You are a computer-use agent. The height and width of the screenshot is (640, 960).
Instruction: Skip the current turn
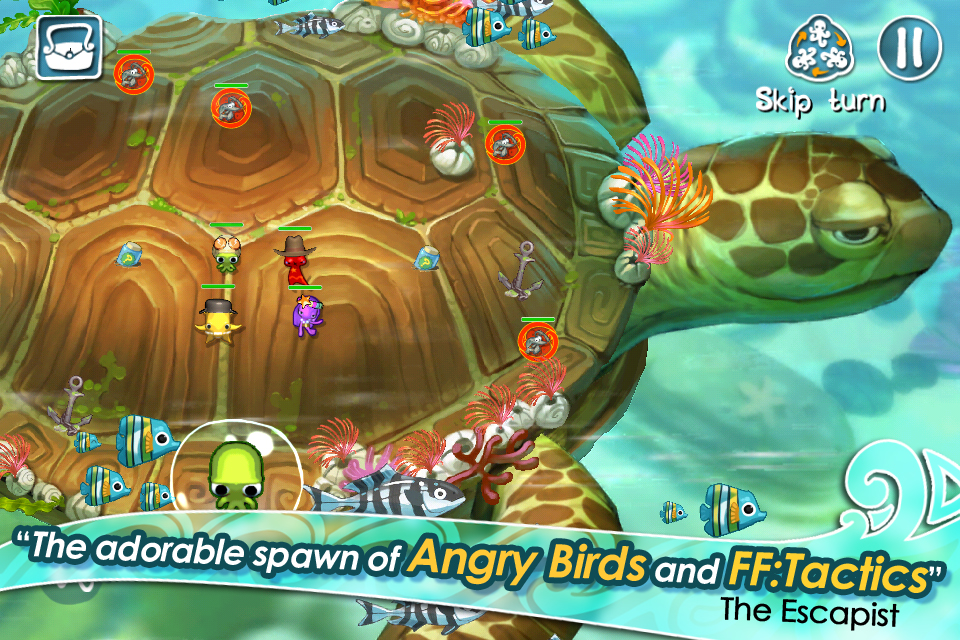[820, 52]
